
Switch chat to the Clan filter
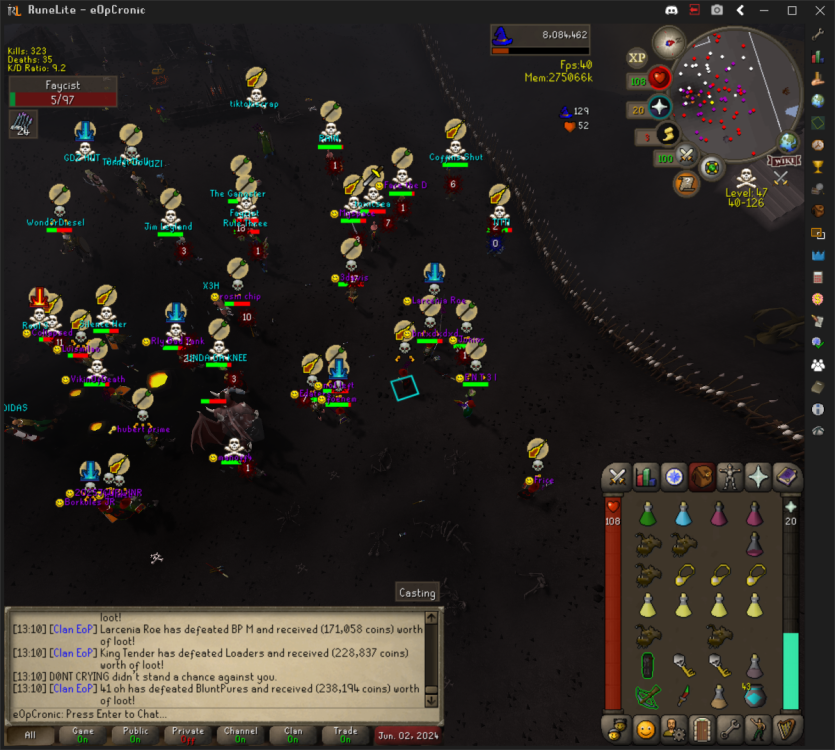[293, 735]
